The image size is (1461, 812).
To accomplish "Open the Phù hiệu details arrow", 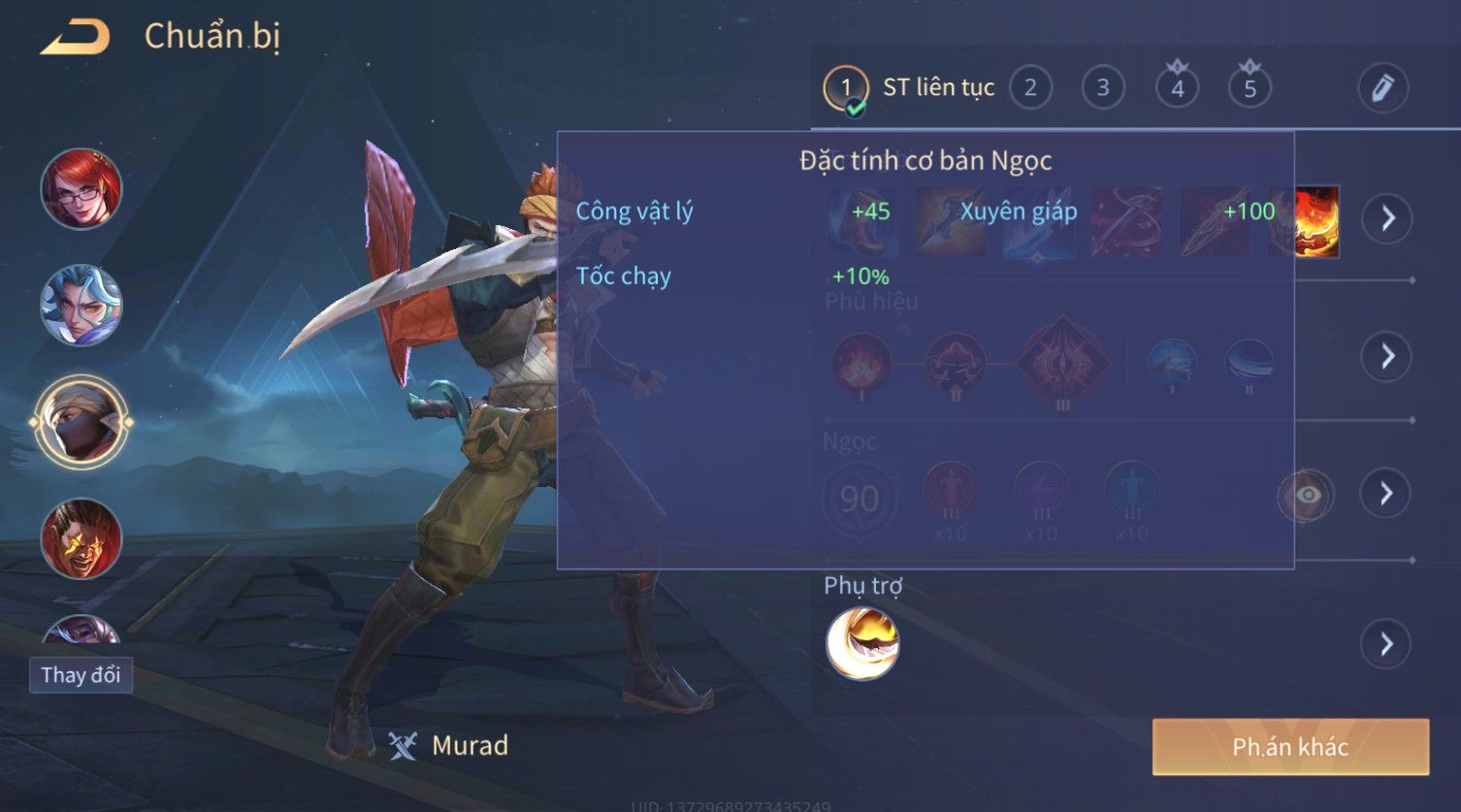I will tap(1387, 356).
